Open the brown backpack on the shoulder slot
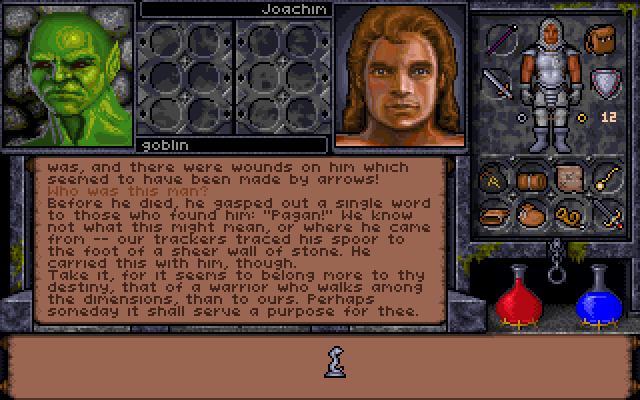 (x=599, y=40)
